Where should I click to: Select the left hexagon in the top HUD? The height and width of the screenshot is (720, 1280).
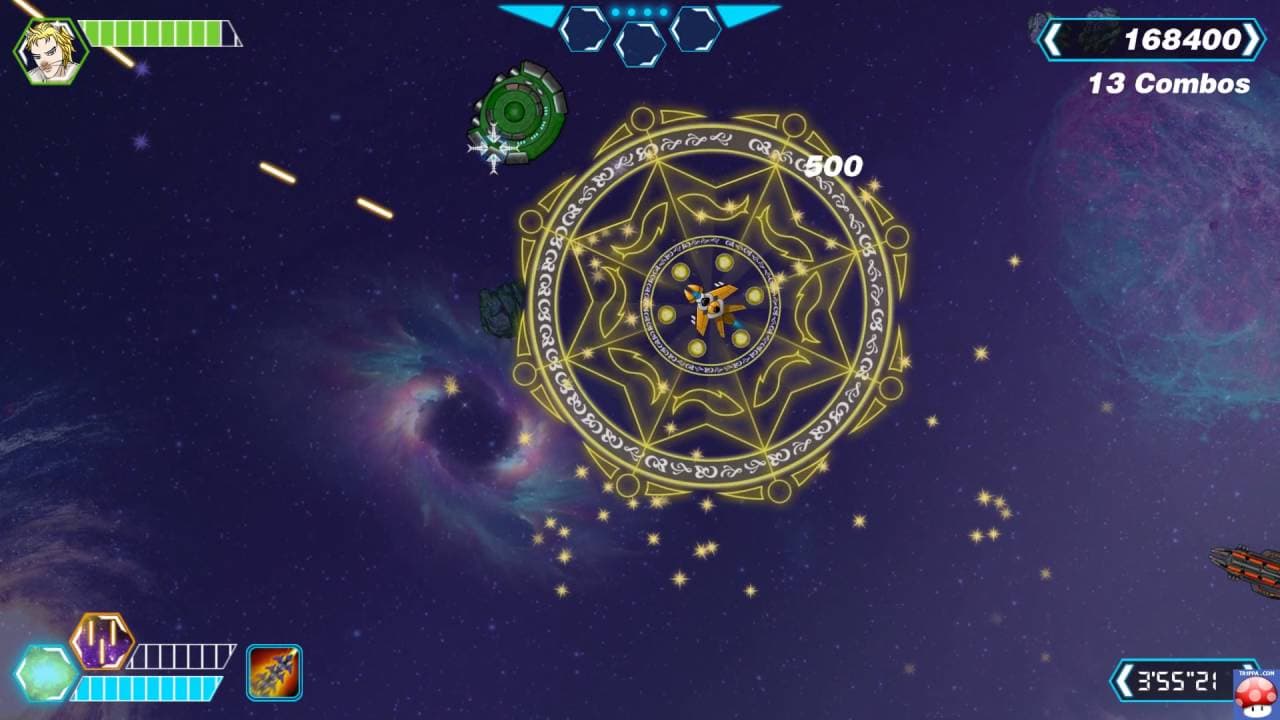pos(585,27)
